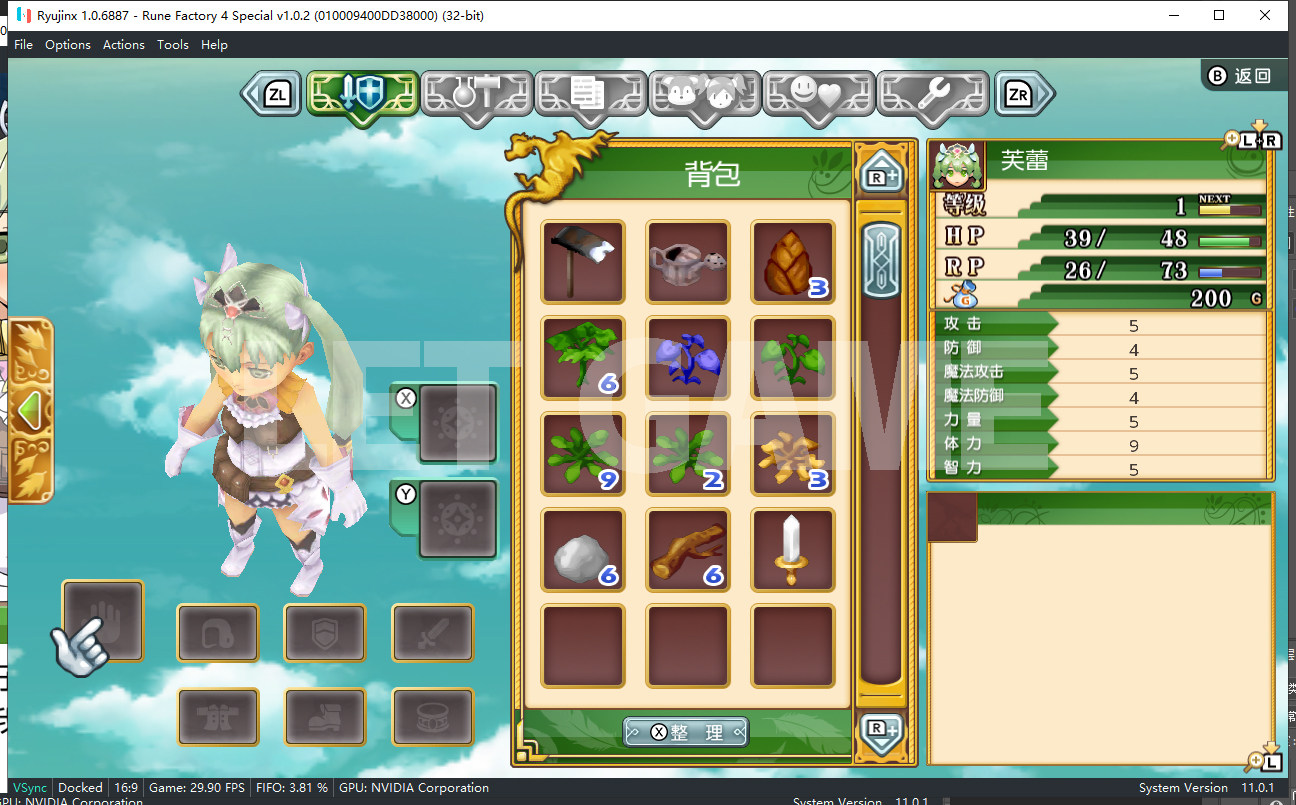1296x805 pixels.
Task: Sort the backpack with the 整理 button
Action: pyautogui.click(x=686, y=732)
